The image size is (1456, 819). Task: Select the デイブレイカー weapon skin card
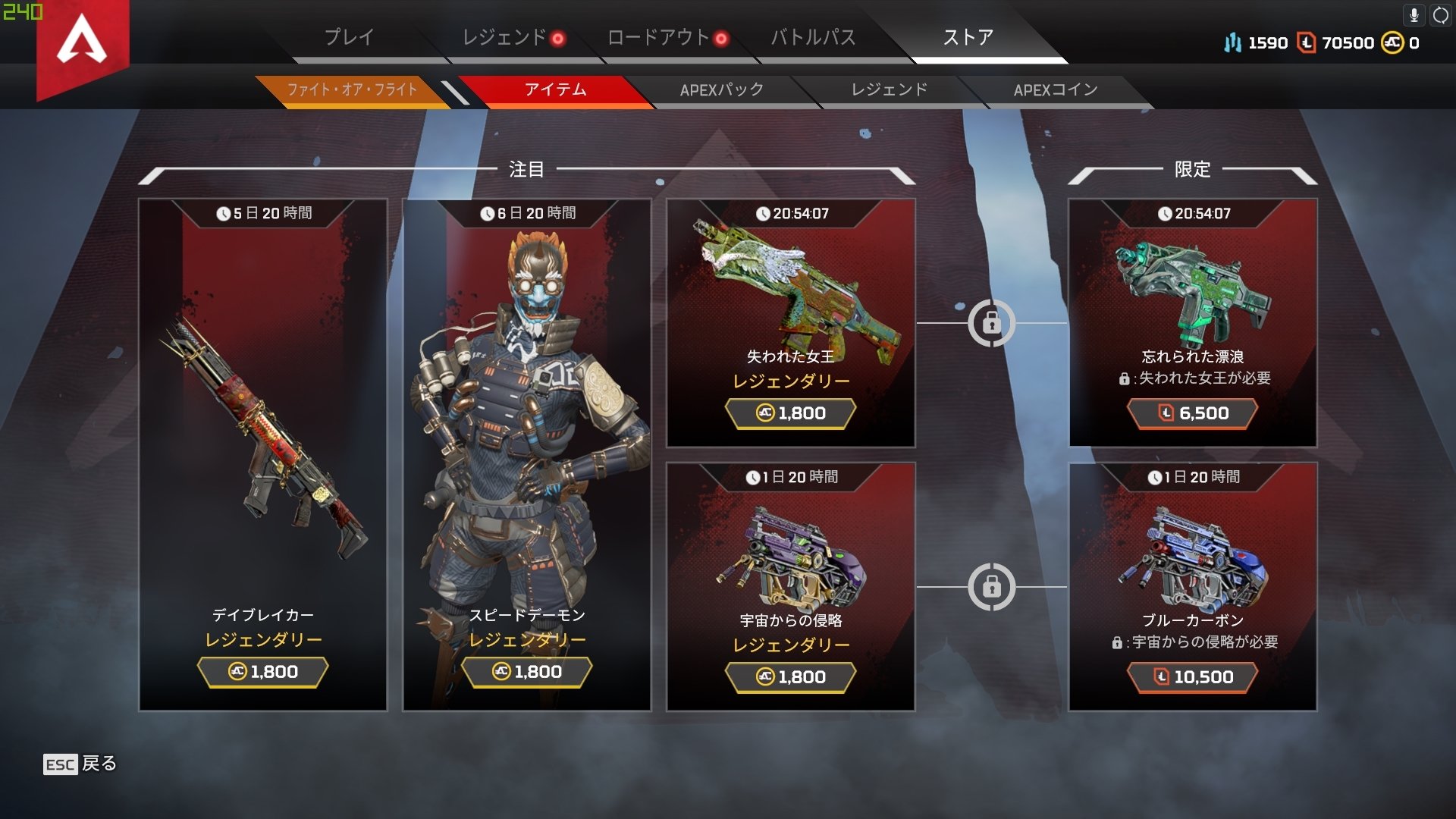coord(262,455)
